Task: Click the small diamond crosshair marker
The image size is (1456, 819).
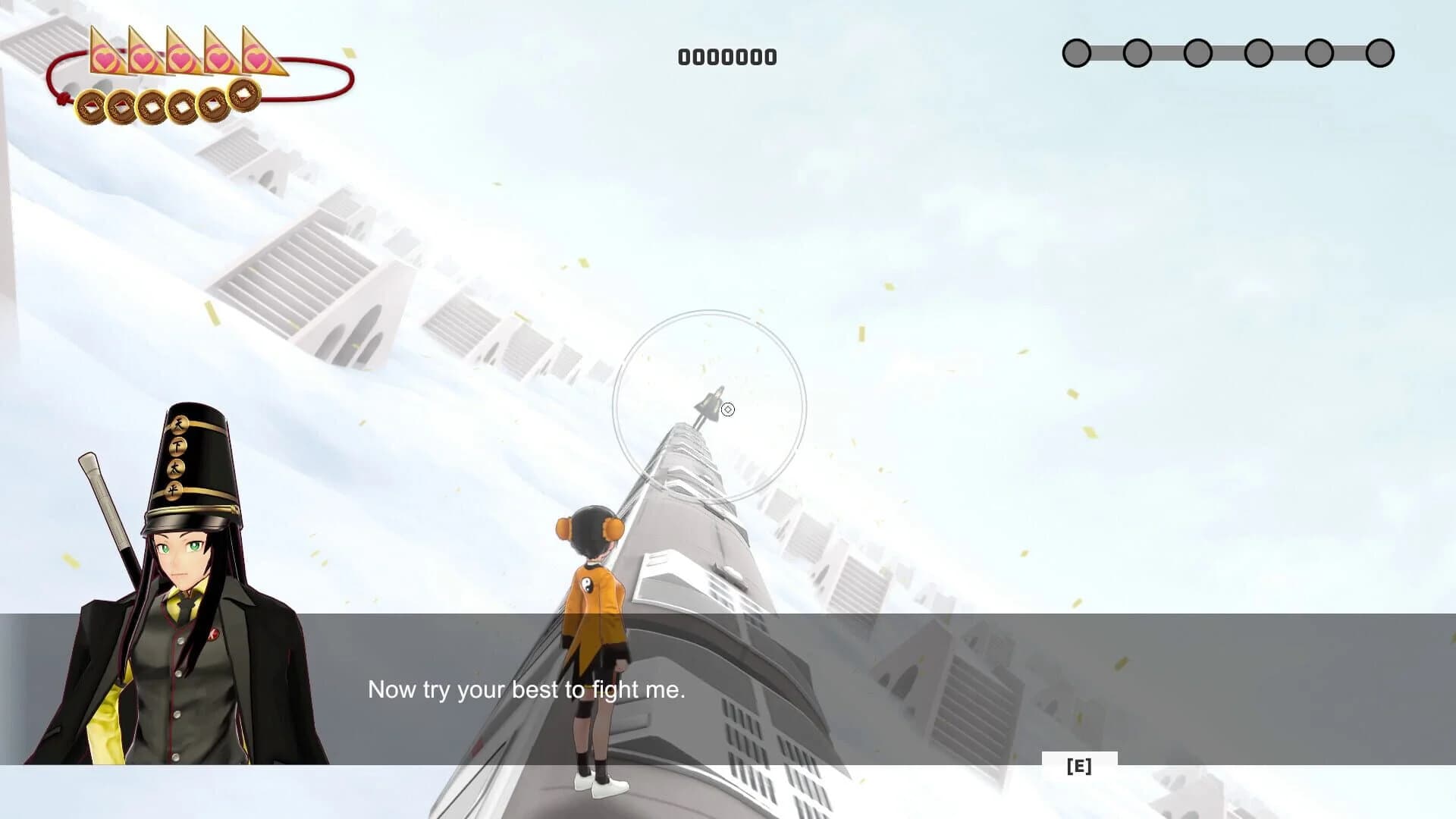Action: (730, 409)
